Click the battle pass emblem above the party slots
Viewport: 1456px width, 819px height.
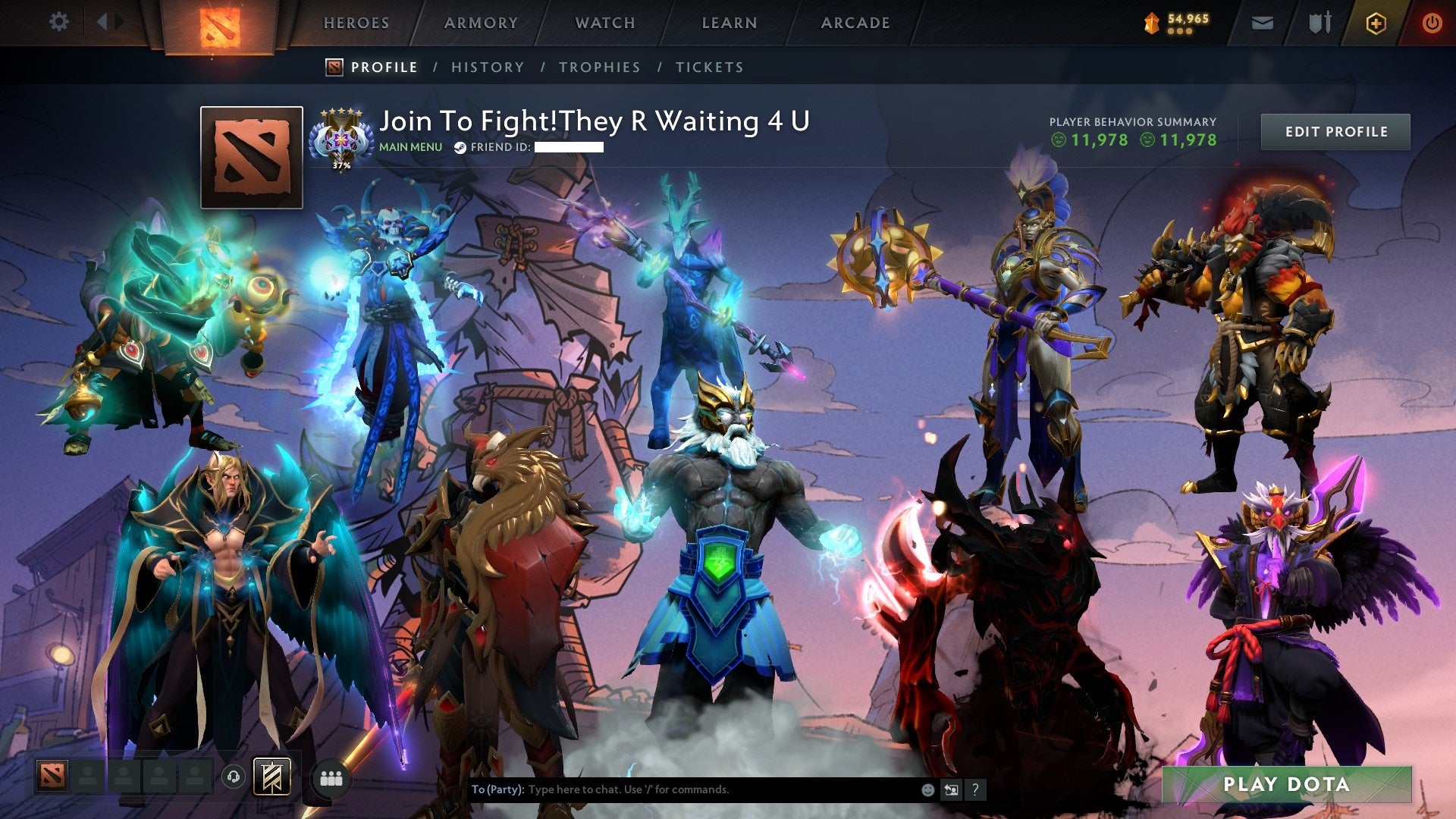270,776
